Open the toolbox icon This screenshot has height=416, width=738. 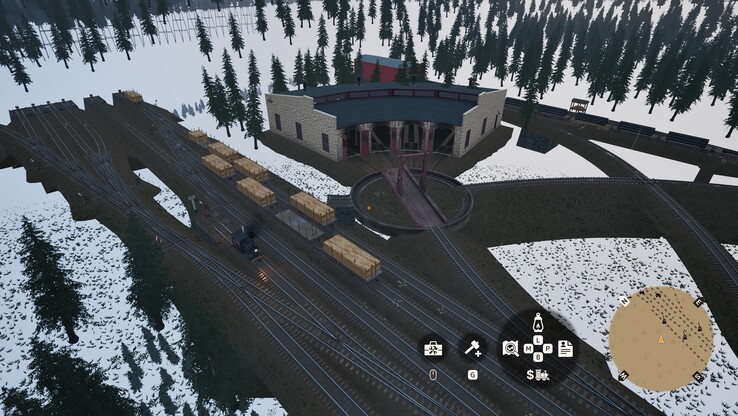tap(433, 348)
